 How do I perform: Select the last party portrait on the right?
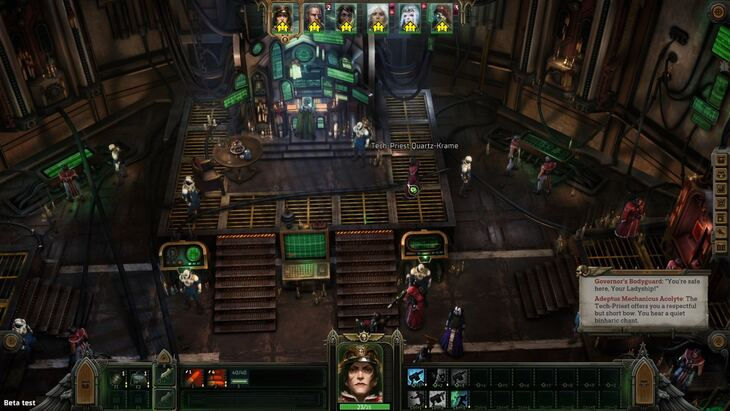441,17
